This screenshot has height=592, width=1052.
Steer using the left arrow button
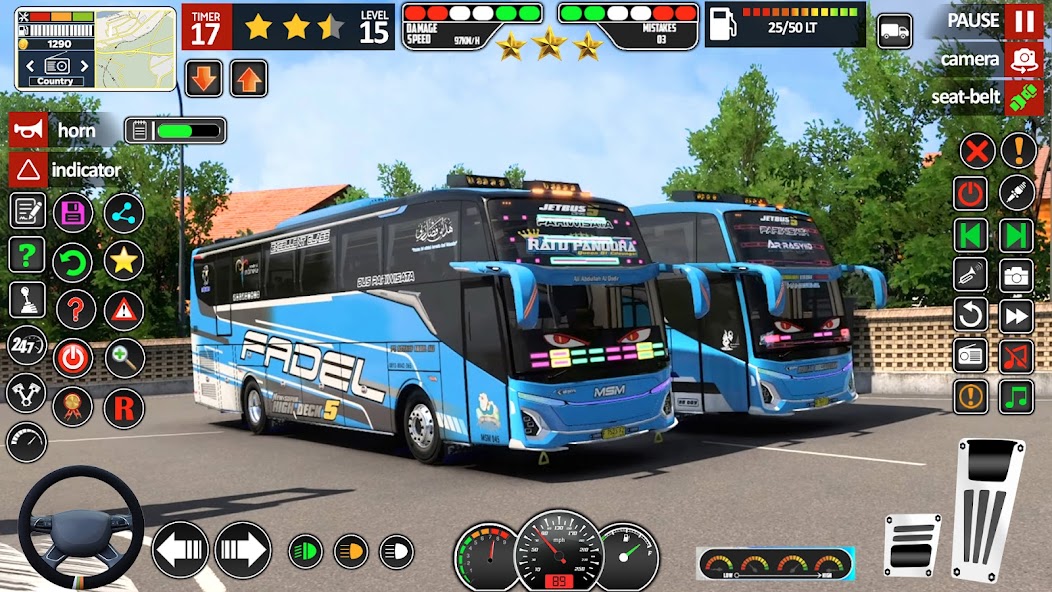click(x=180, y=549)
